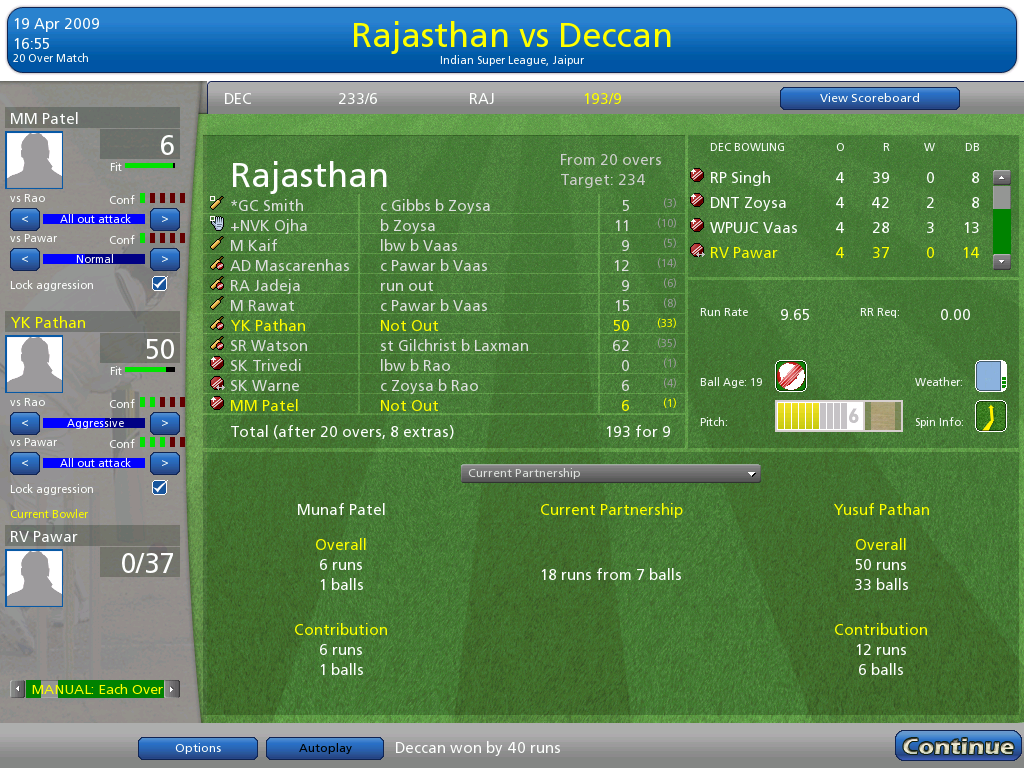Start Autoplay mode
Viewport: 1024px width, 768px height.
326,748
